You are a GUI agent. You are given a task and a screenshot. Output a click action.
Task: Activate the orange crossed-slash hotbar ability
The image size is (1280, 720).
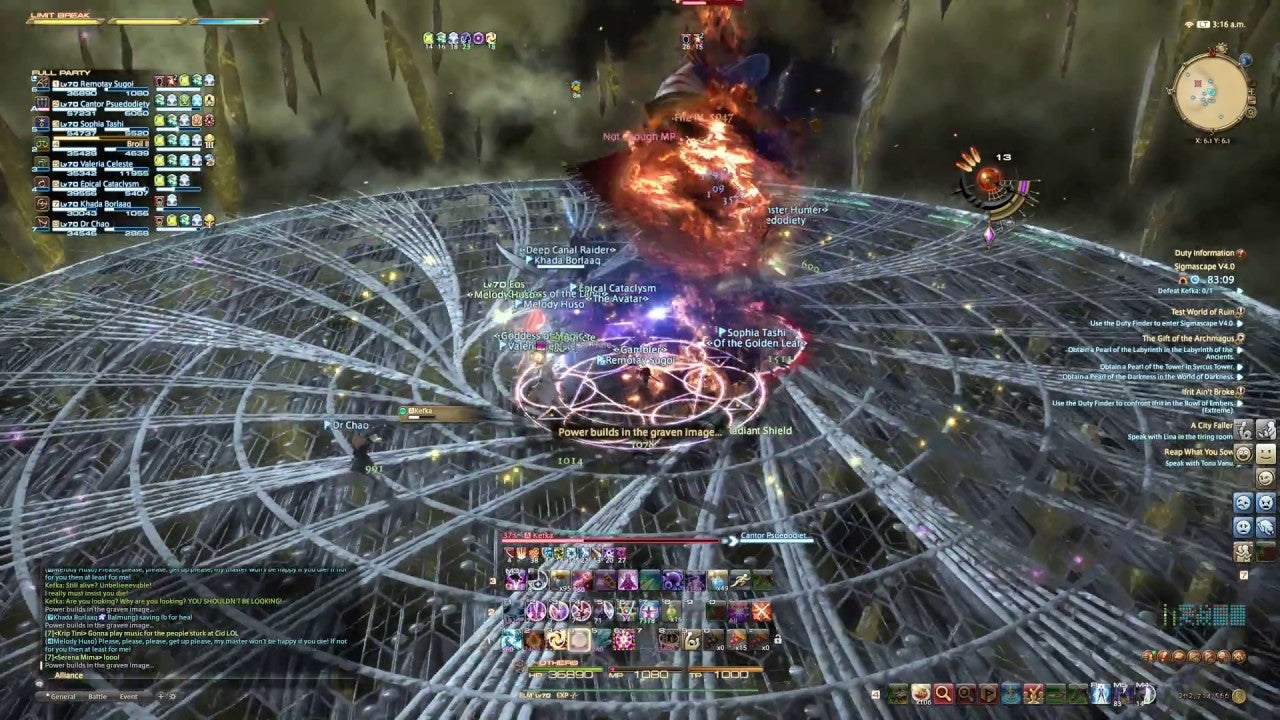[762, 610]
